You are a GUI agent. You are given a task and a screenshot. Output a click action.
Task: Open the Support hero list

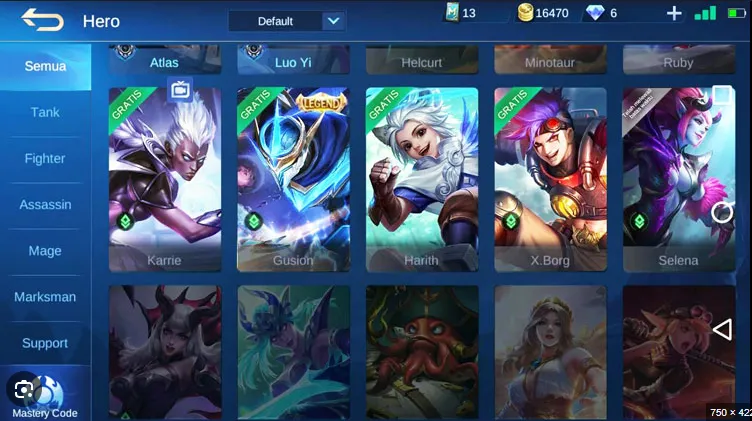[45, 343]
